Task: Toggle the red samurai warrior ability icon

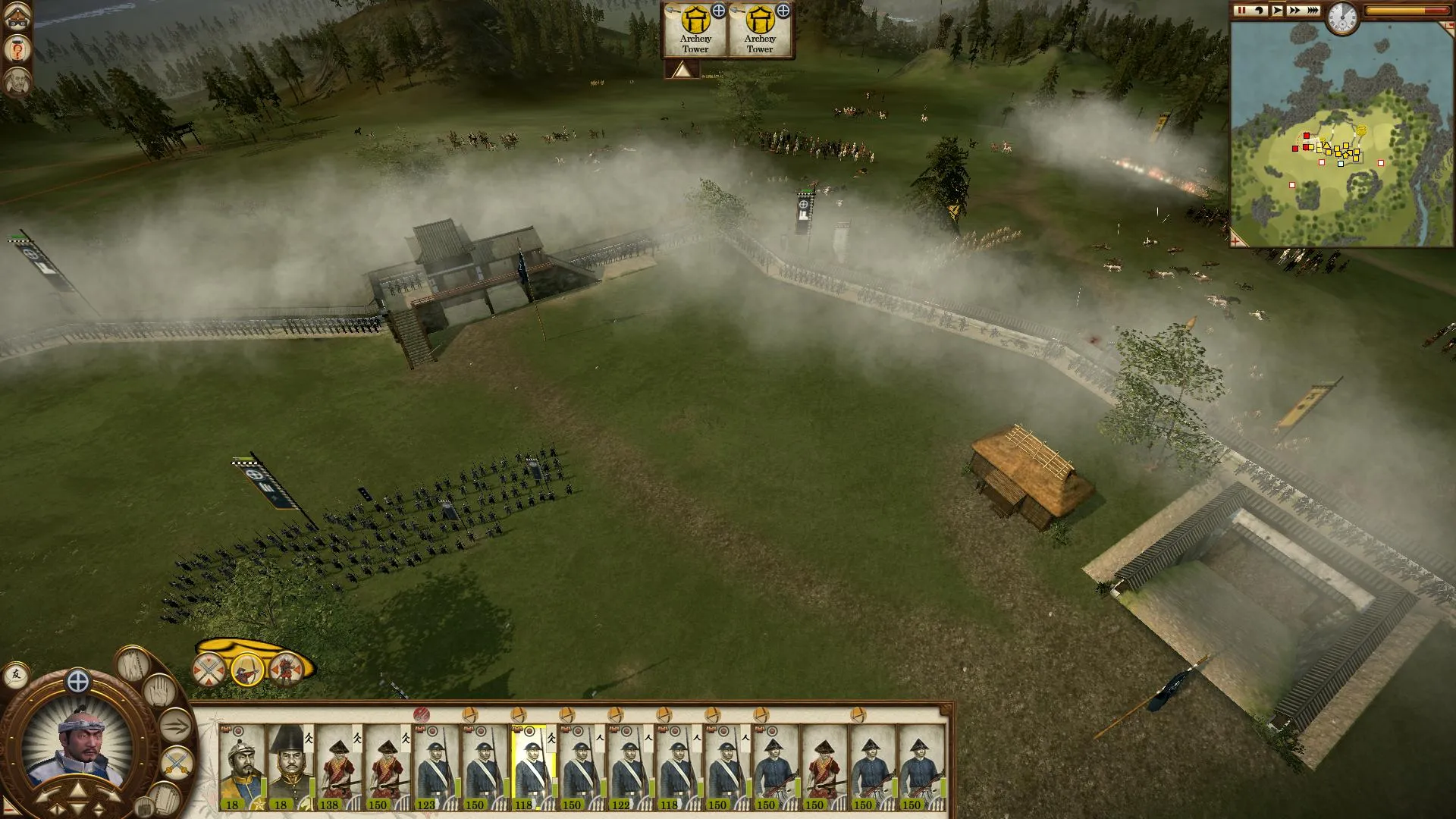Action: click(x=284, y=667)
